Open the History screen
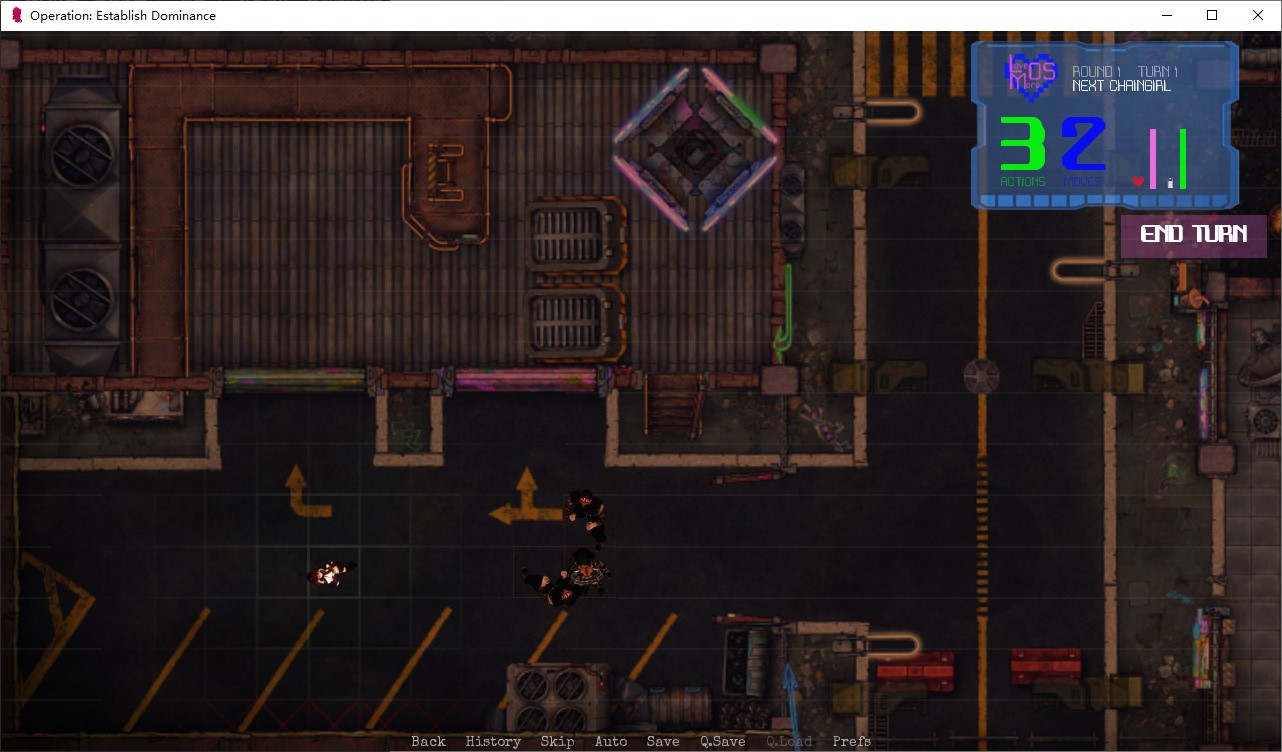The image size is (1282, 752). click(492, 740)
